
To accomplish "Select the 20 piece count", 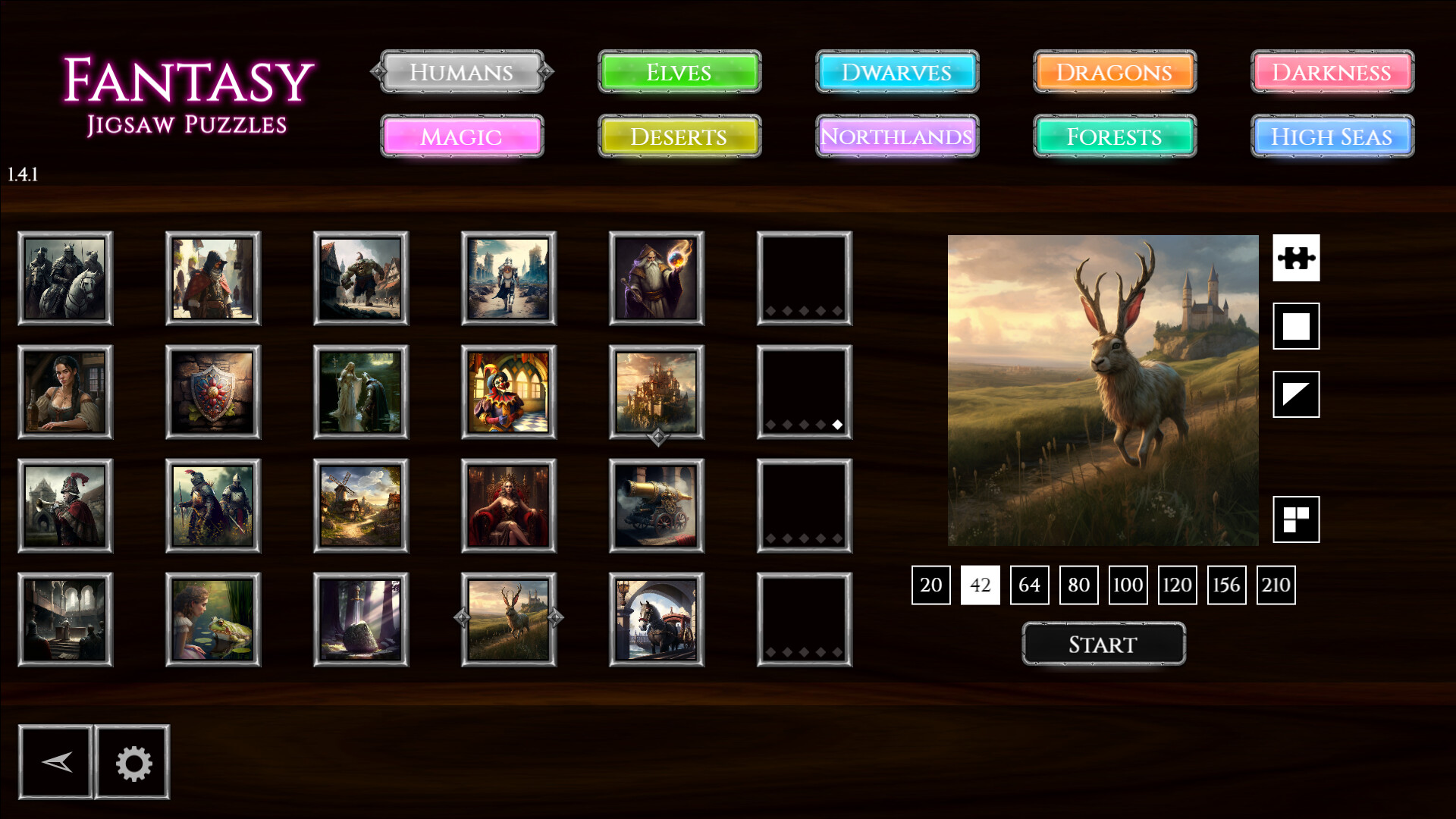I will click(930, 585).
